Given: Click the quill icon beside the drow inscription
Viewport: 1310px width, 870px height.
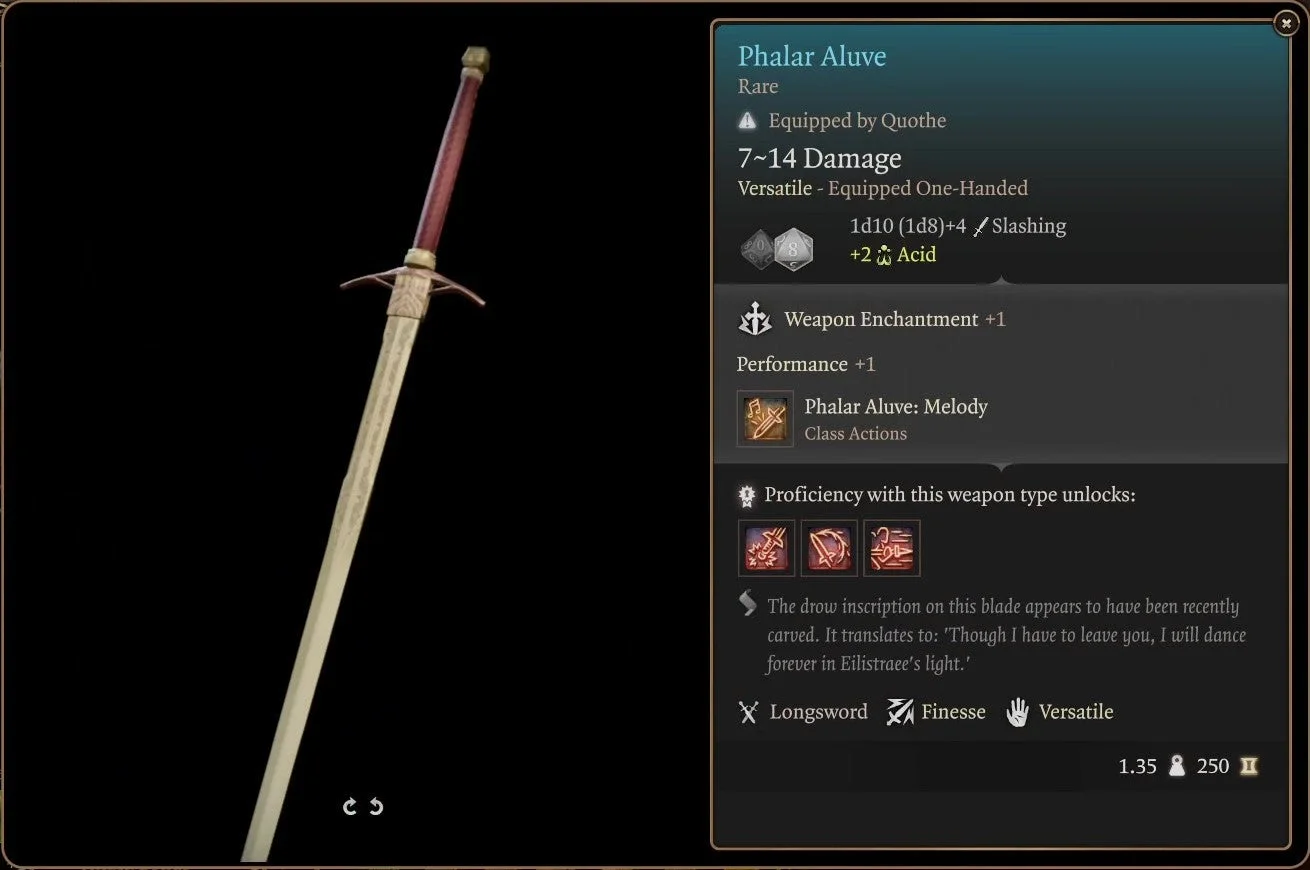Looking at the screenshot, I should (x=744, y=603).
